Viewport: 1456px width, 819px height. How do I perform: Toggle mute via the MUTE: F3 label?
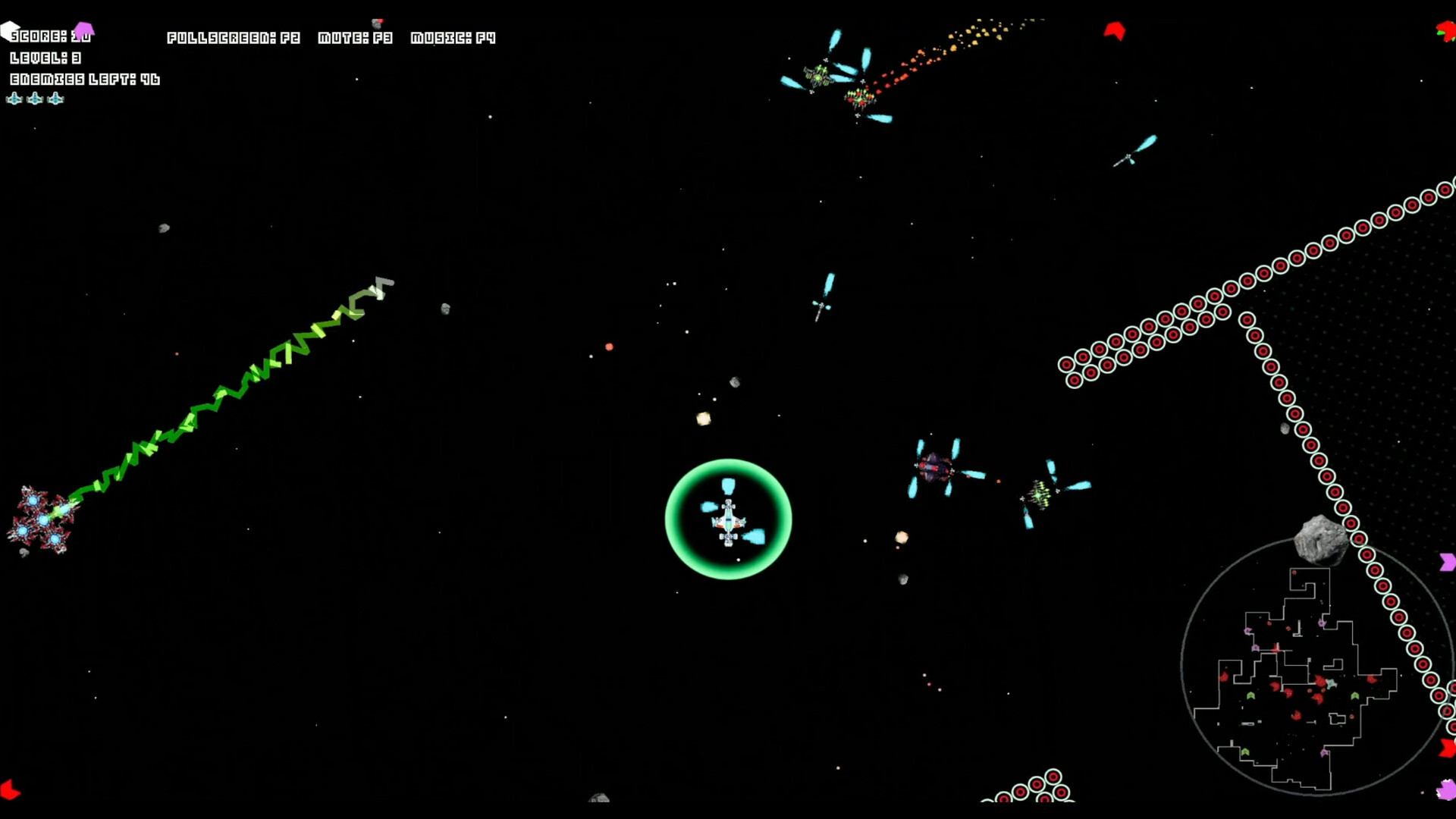(355, 37)
